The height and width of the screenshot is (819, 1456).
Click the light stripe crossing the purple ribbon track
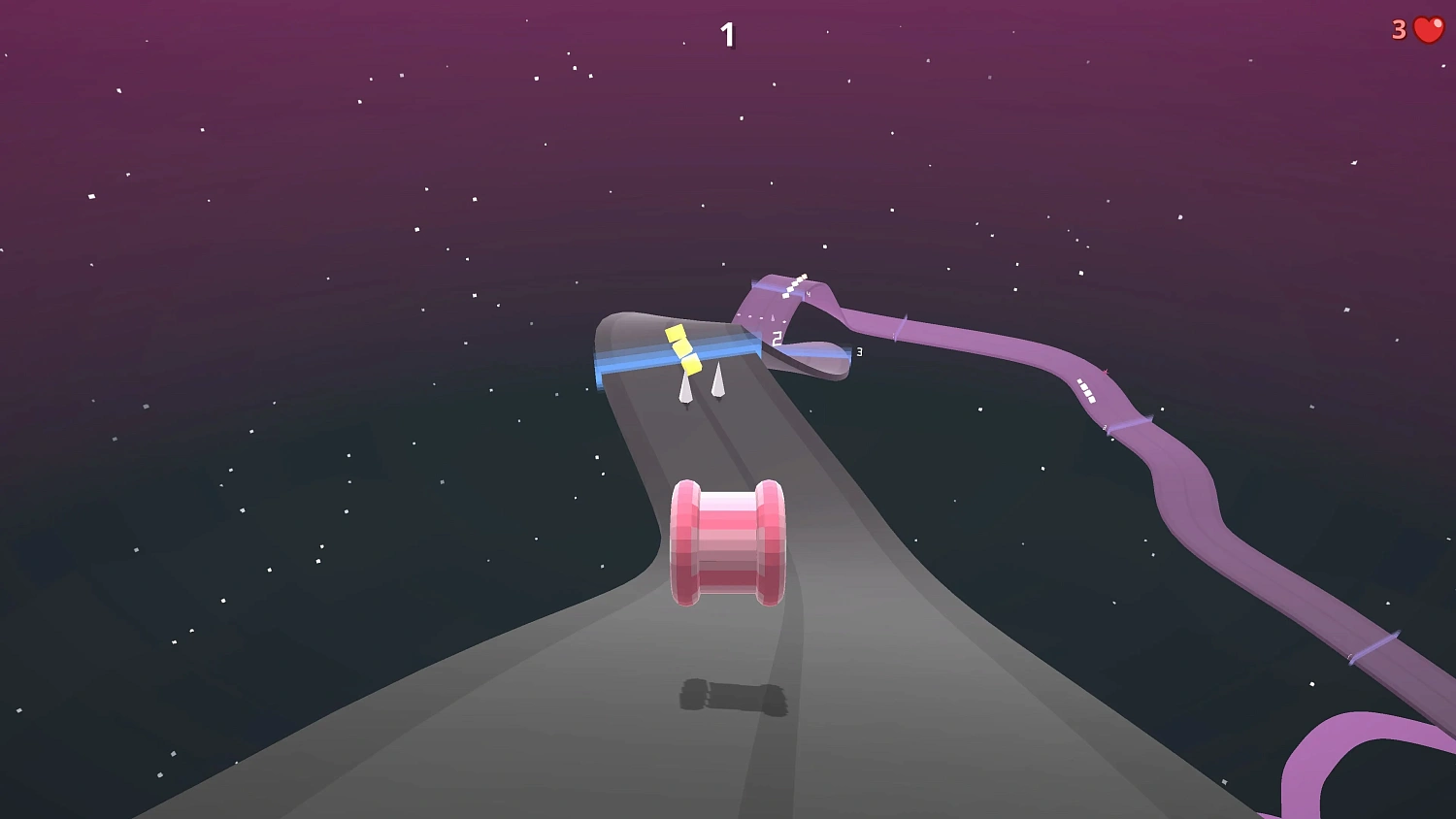1130,422
